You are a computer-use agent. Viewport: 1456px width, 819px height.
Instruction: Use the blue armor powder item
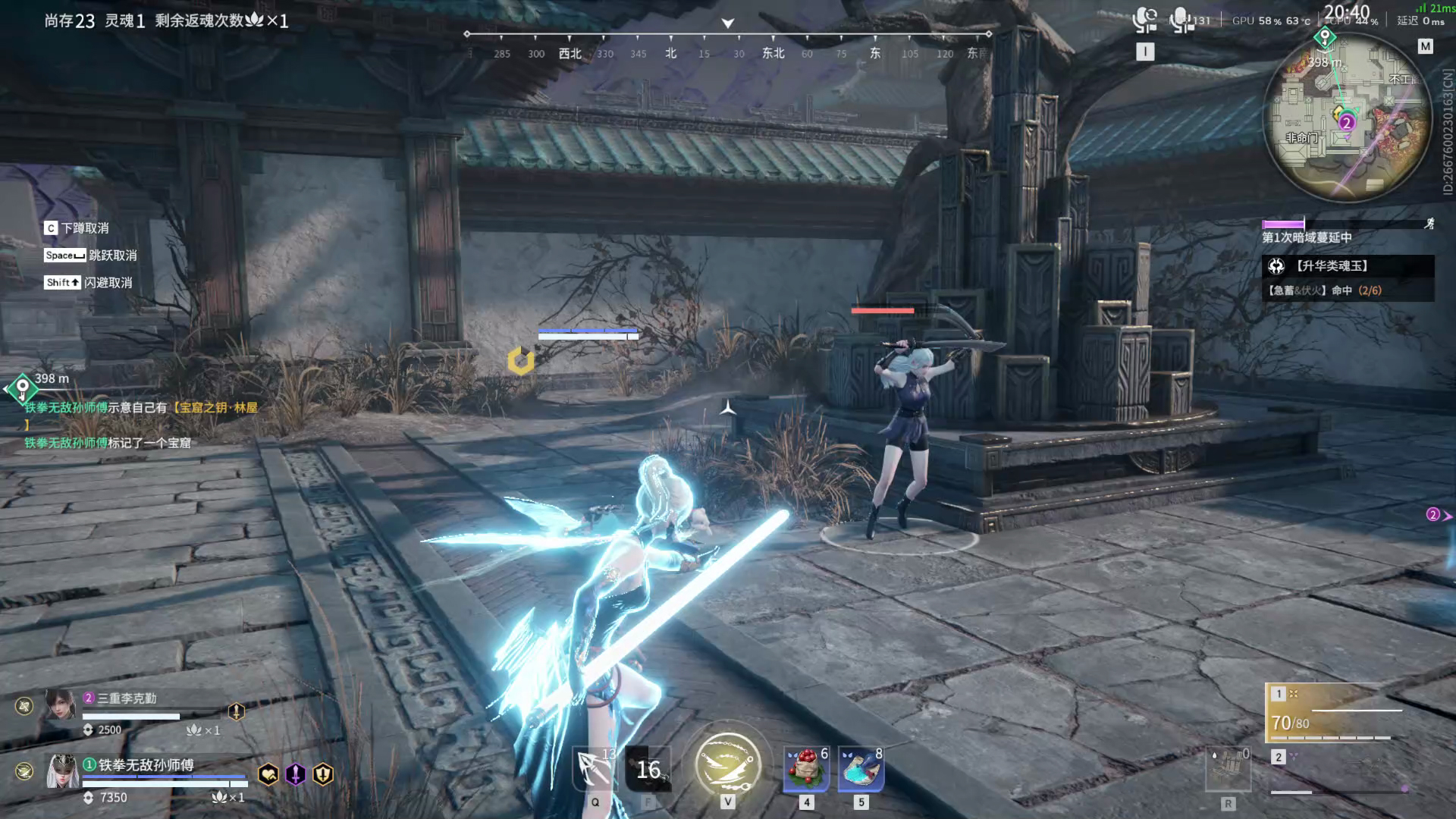861,769
